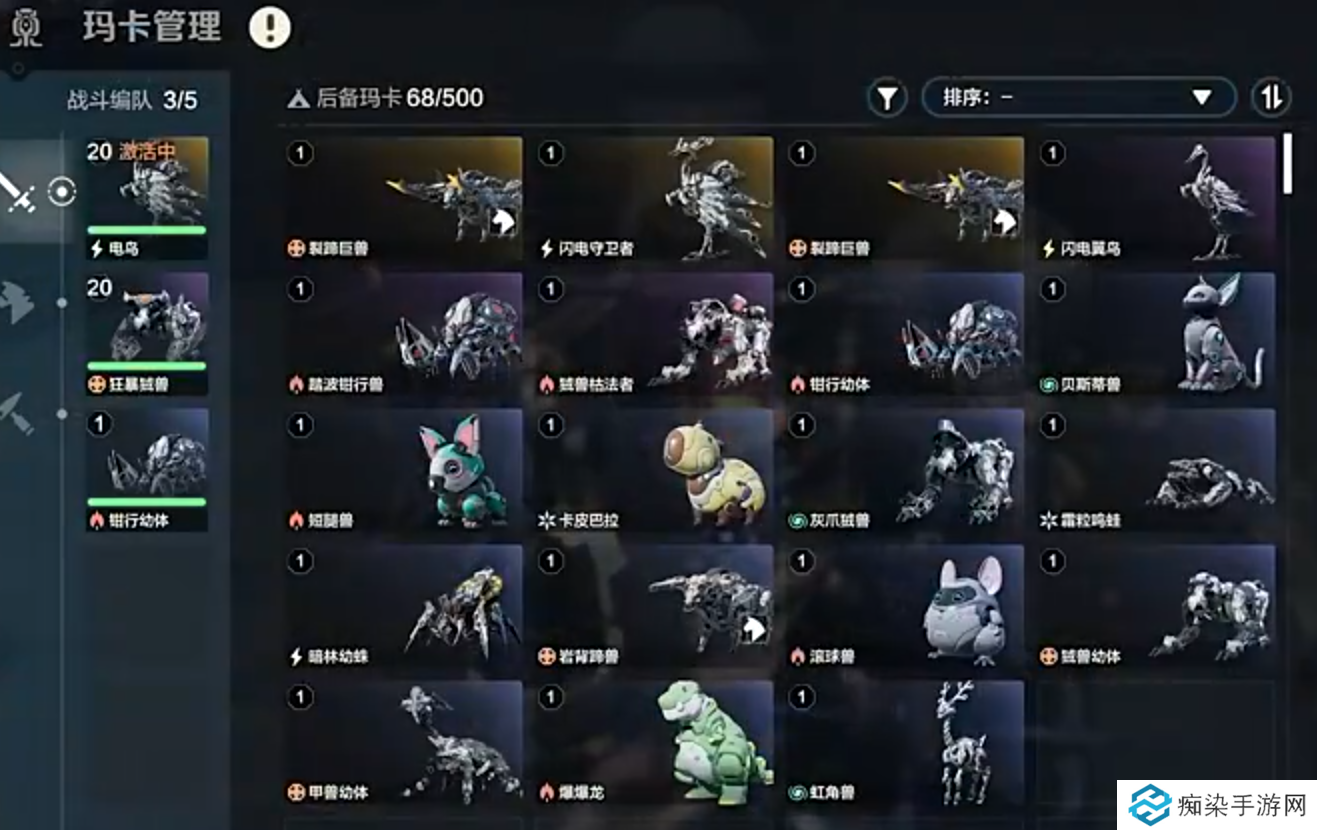Select the 狂暴鬣兽 team card
Screen dimensions: 1317x830
tap(147, 334)
